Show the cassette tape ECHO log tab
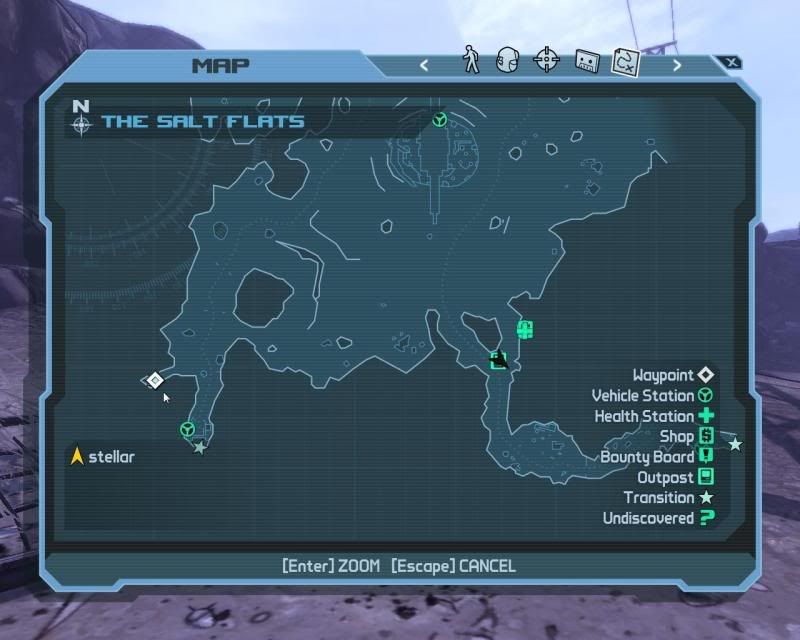Screen dimensions: 800x640 tap(586, 61)
